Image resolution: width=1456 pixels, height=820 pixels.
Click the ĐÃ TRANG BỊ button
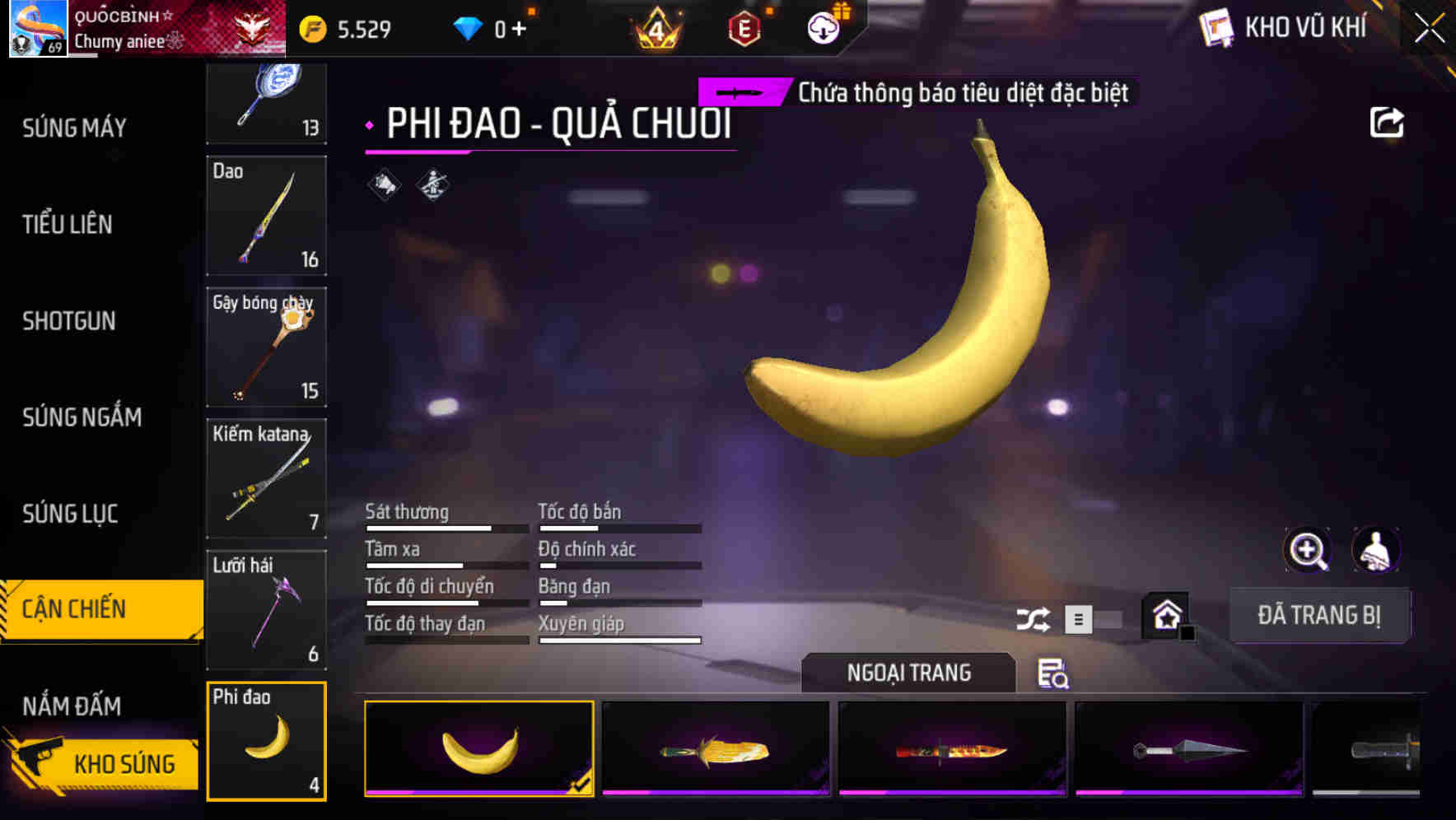click(1319, 615)
